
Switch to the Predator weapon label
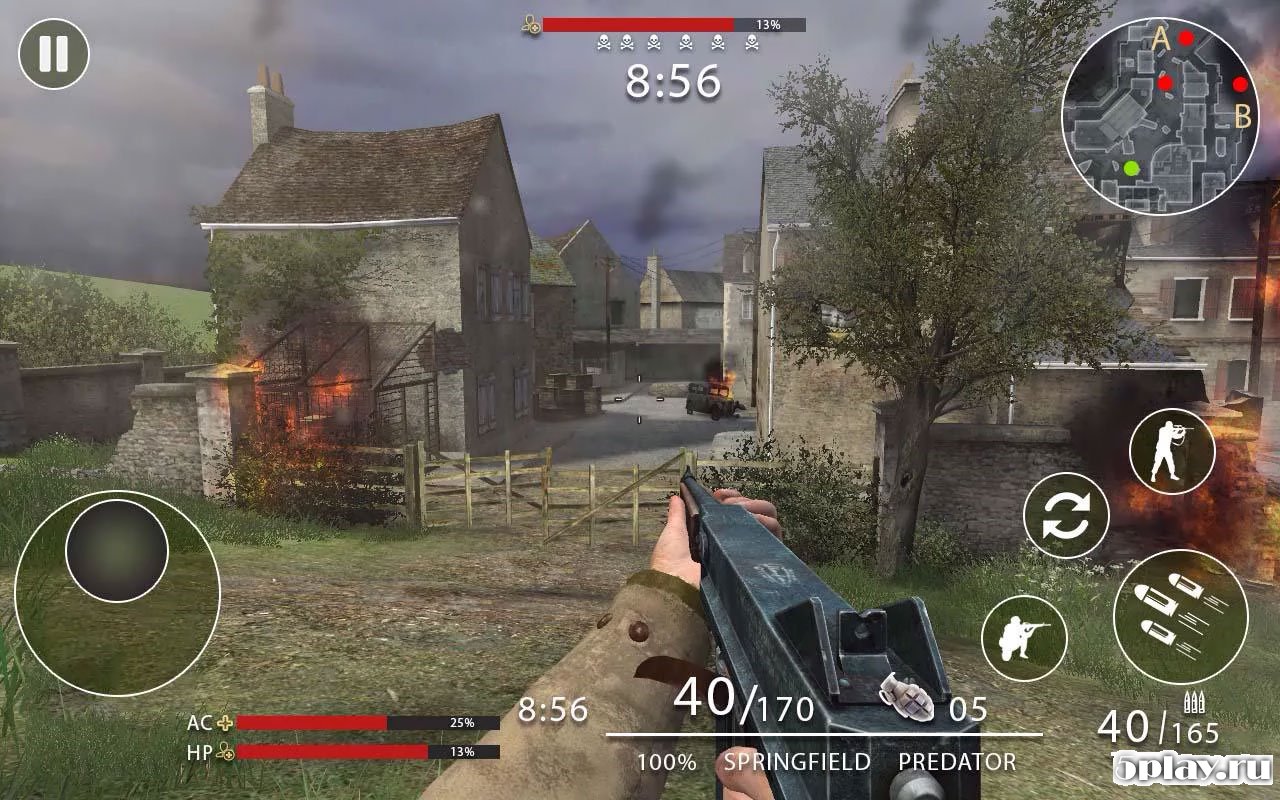[x=956, y=762]
